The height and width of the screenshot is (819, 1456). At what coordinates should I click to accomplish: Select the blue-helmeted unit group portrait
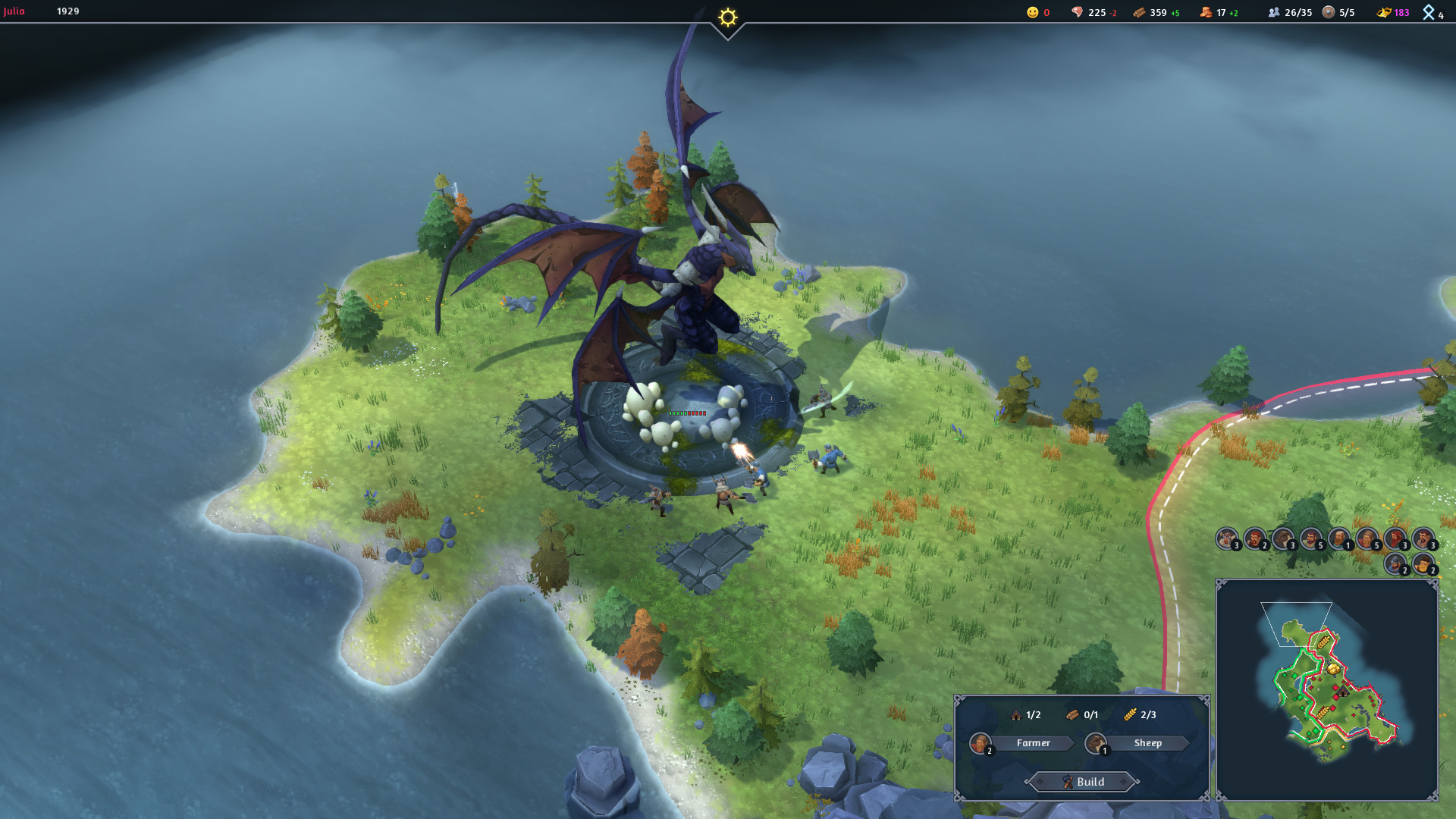(x=1396, y=563)
